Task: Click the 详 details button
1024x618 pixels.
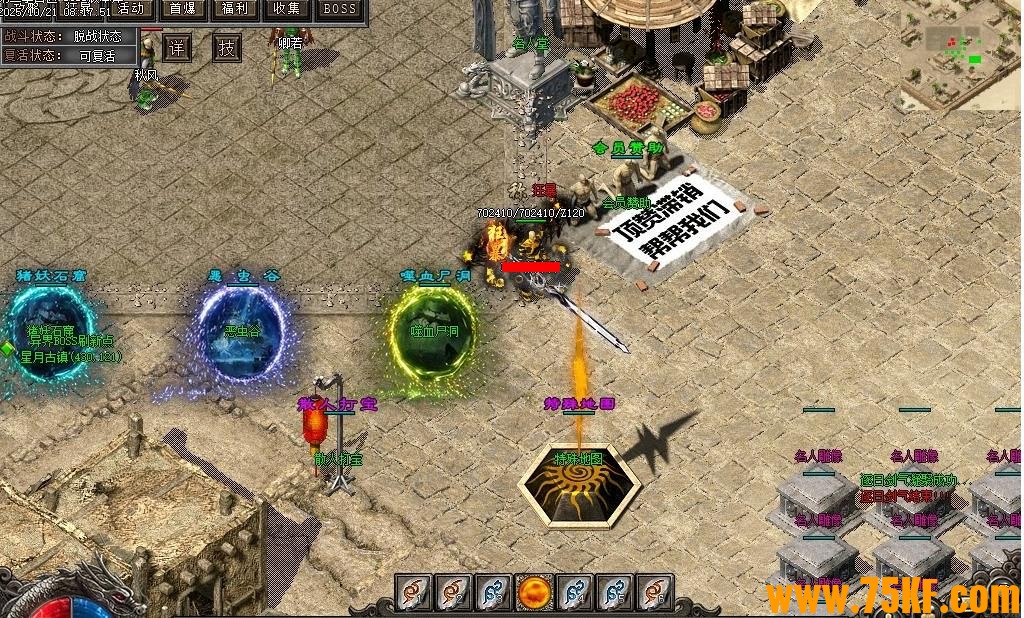Action: click(x=177, y=47)
